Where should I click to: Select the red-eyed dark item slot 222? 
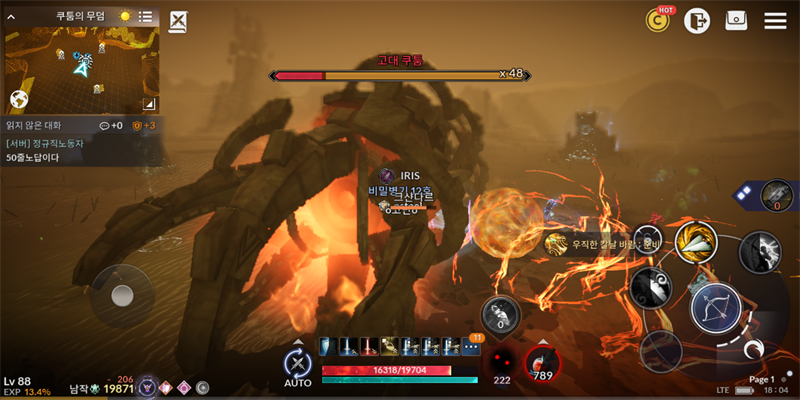tap(502, 364)
